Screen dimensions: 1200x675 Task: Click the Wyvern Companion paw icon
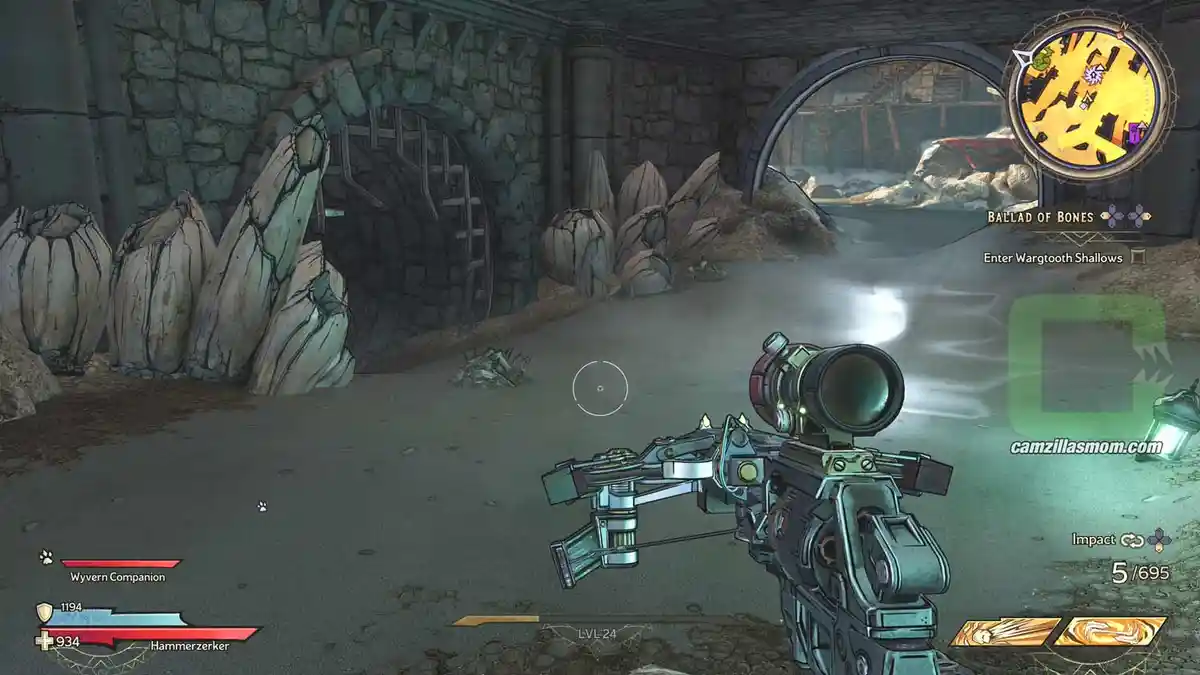46,557
